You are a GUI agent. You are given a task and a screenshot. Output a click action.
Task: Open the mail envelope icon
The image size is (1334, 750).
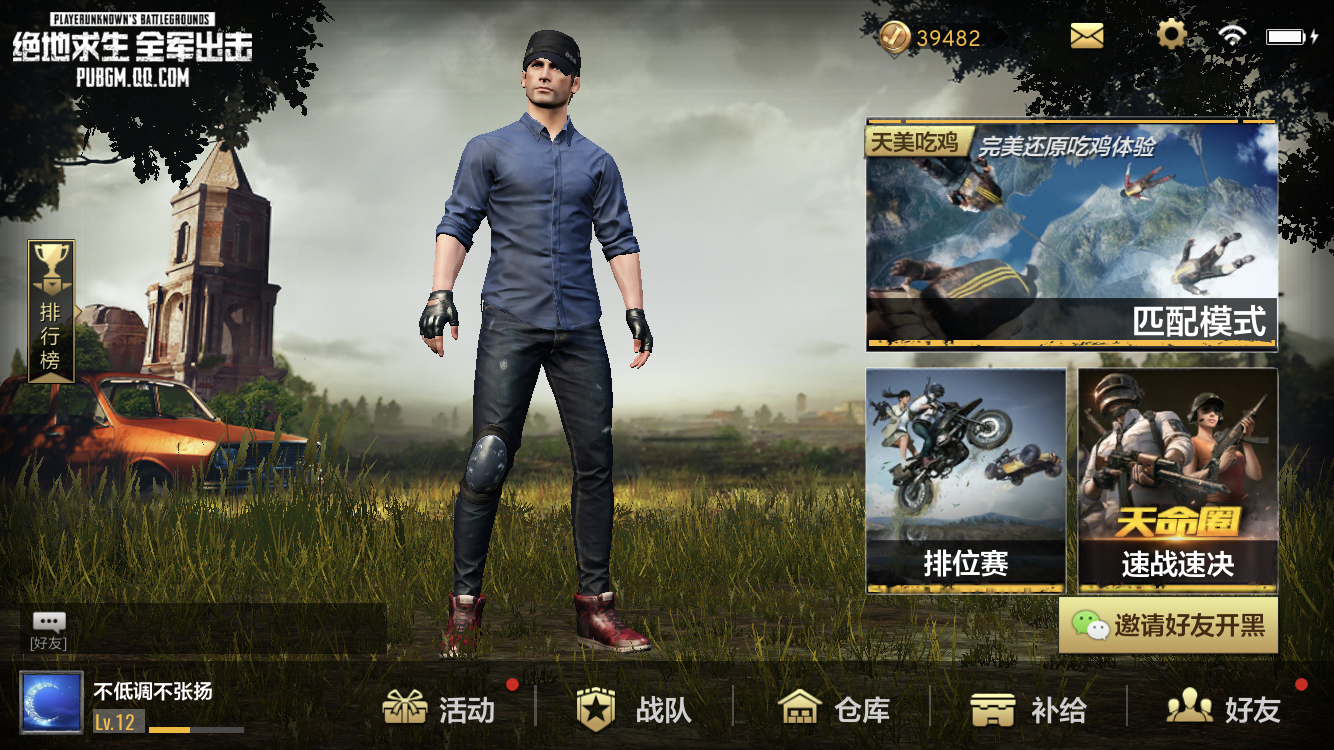click(1086, 37)
